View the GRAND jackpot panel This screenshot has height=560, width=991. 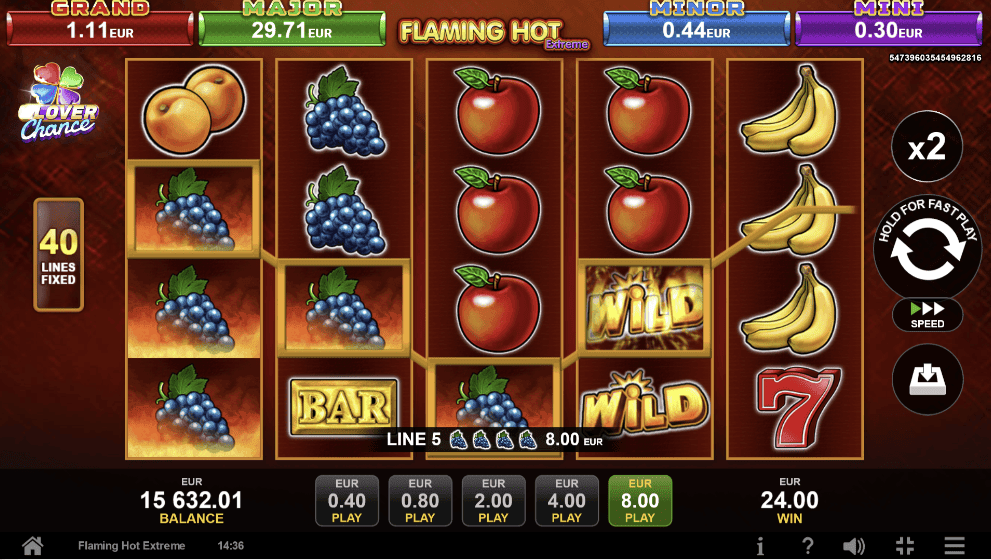point(100,24)
